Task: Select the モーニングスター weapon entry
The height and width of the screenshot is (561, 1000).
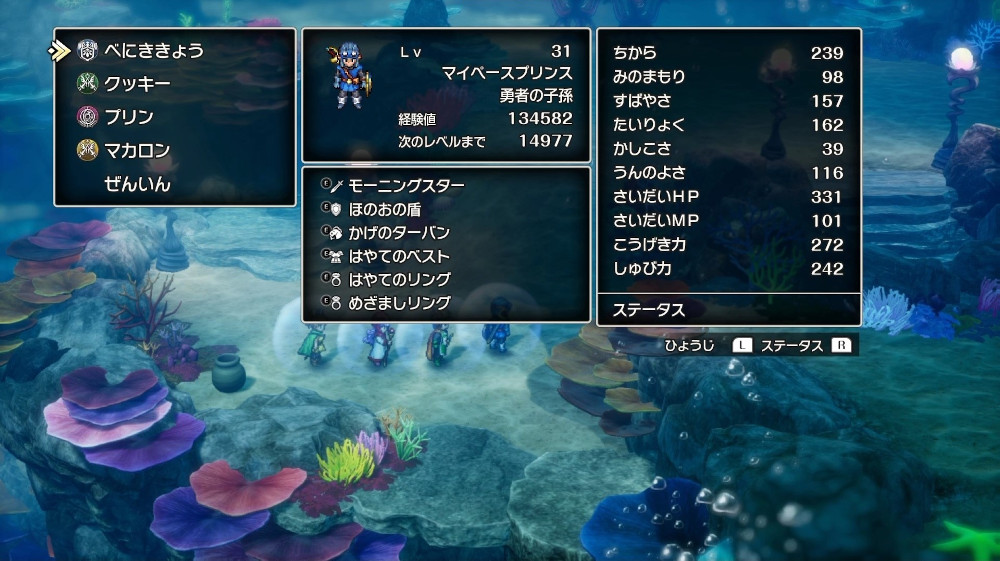Action: (x=406, y=186)
